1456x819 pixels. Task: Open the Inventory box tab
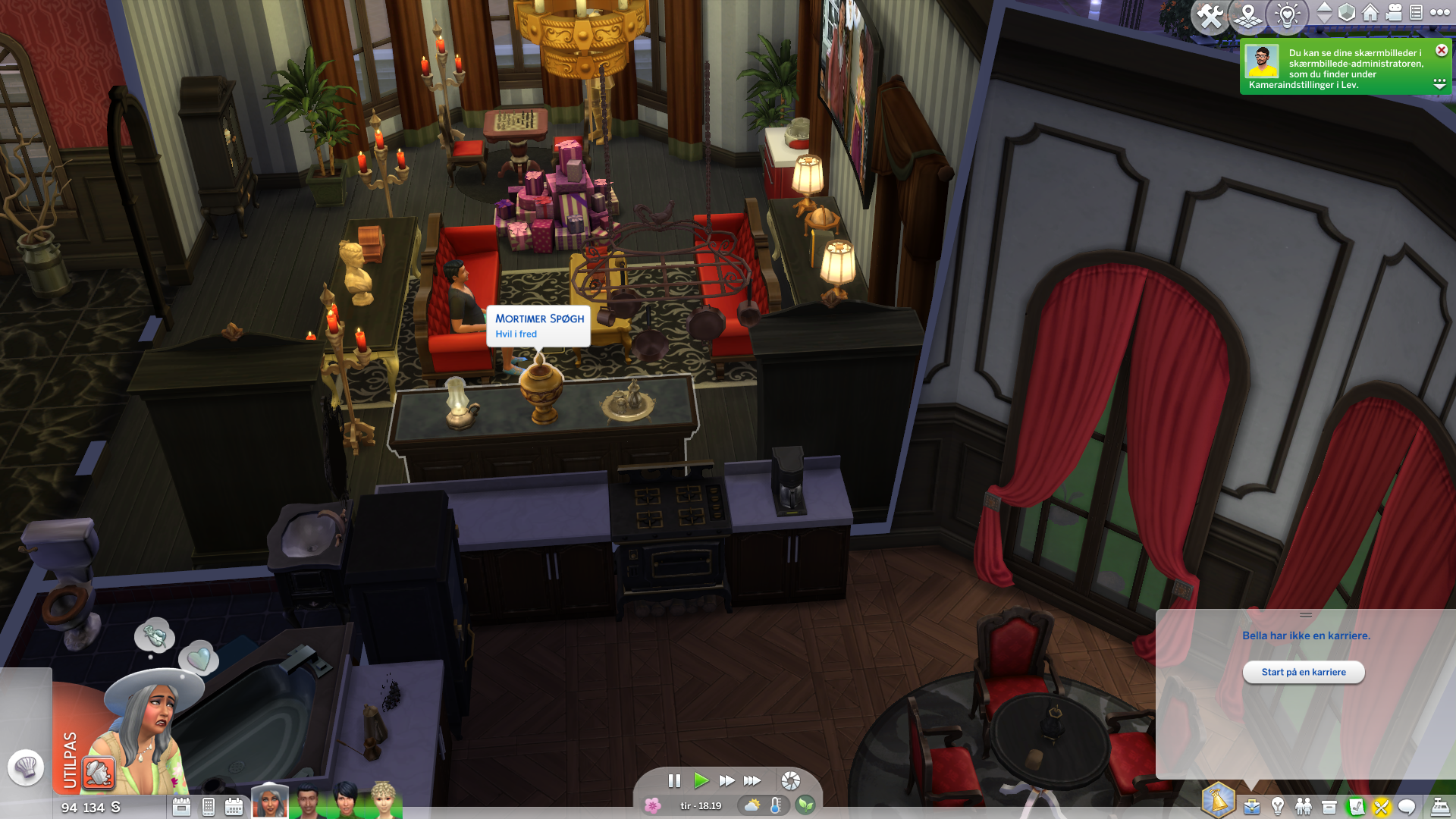[x=1329, y=807]
